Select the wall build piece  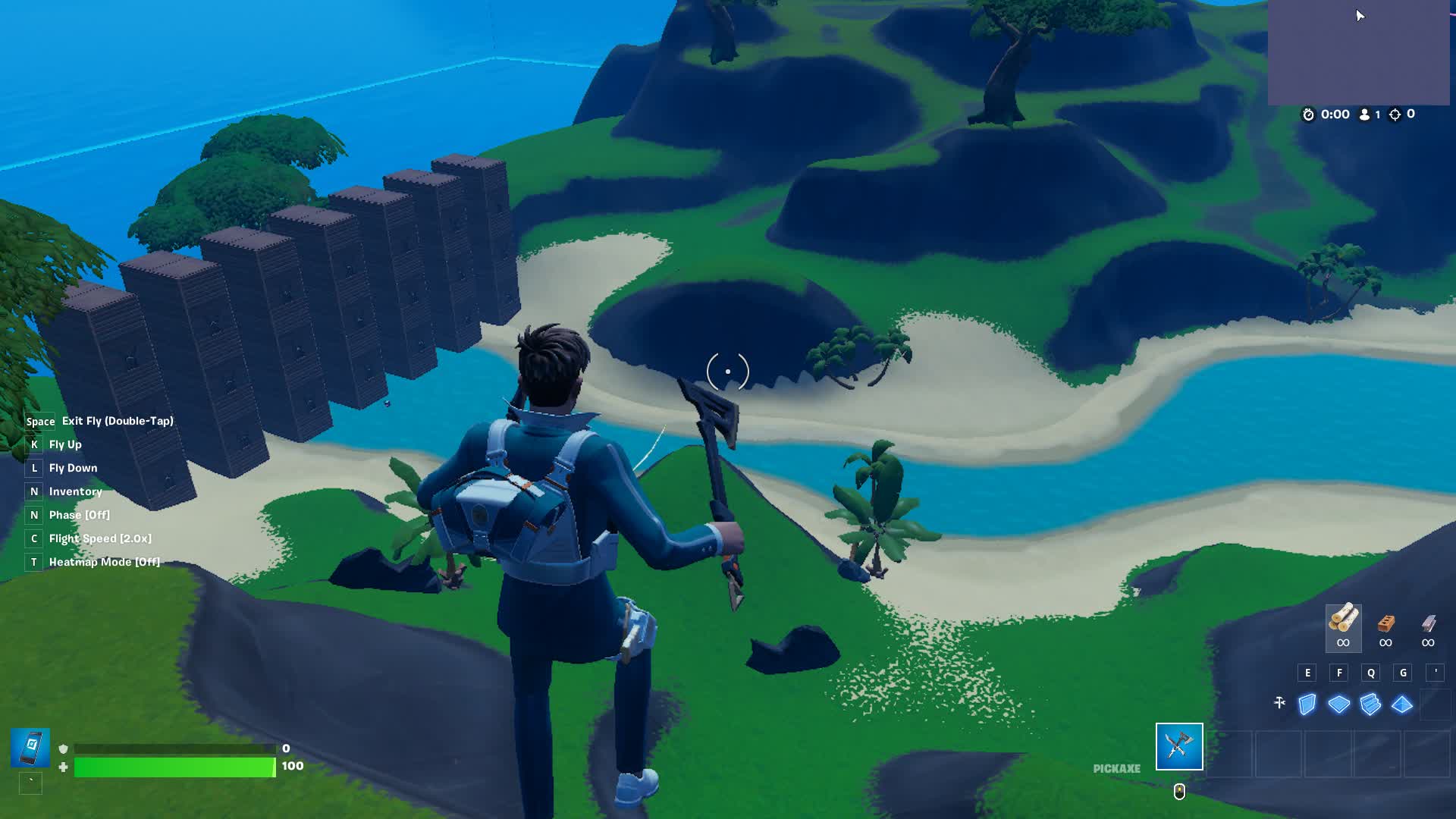point(1307,704)
